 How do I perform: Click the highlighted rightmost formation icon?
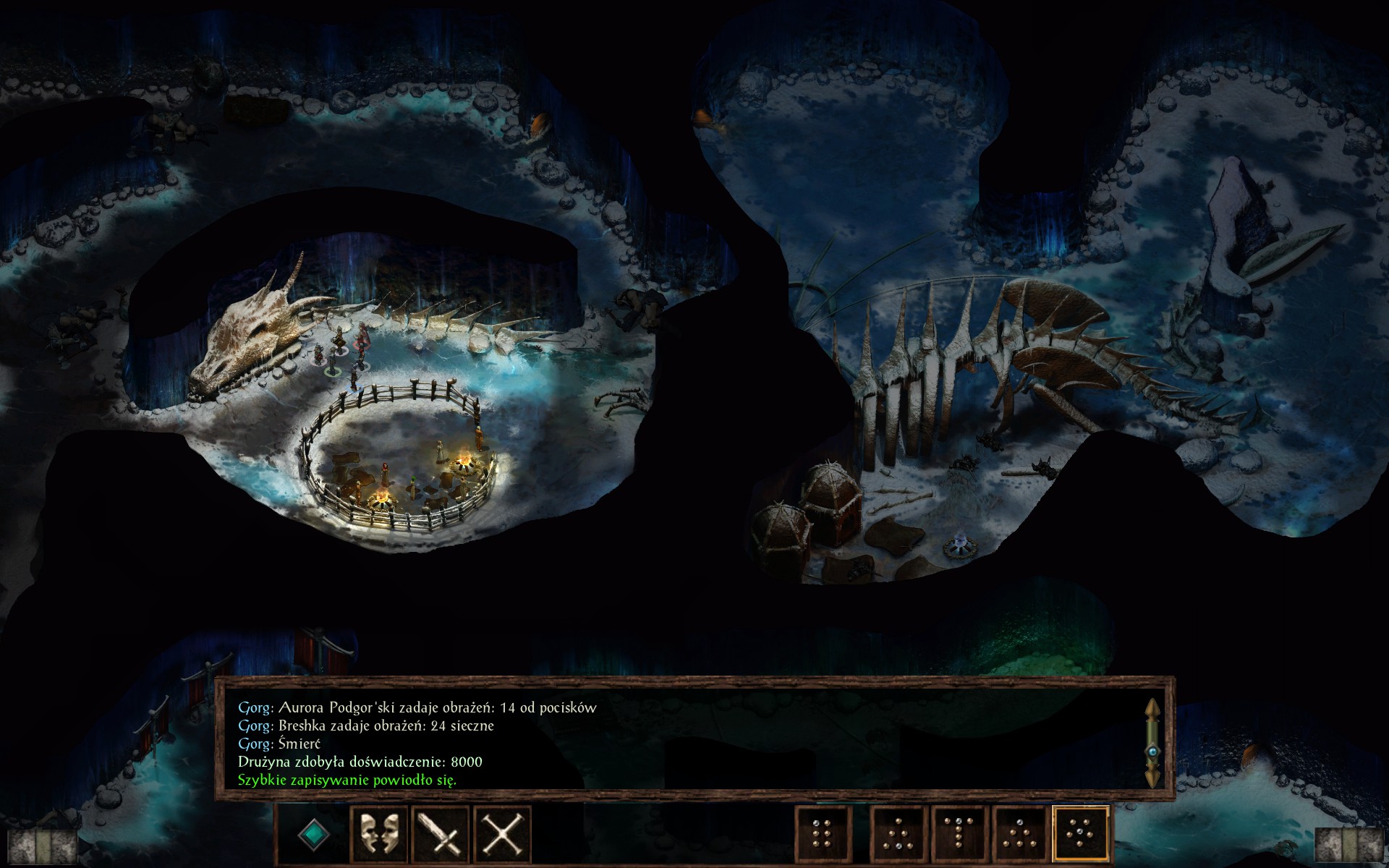tap(1082, 833)
